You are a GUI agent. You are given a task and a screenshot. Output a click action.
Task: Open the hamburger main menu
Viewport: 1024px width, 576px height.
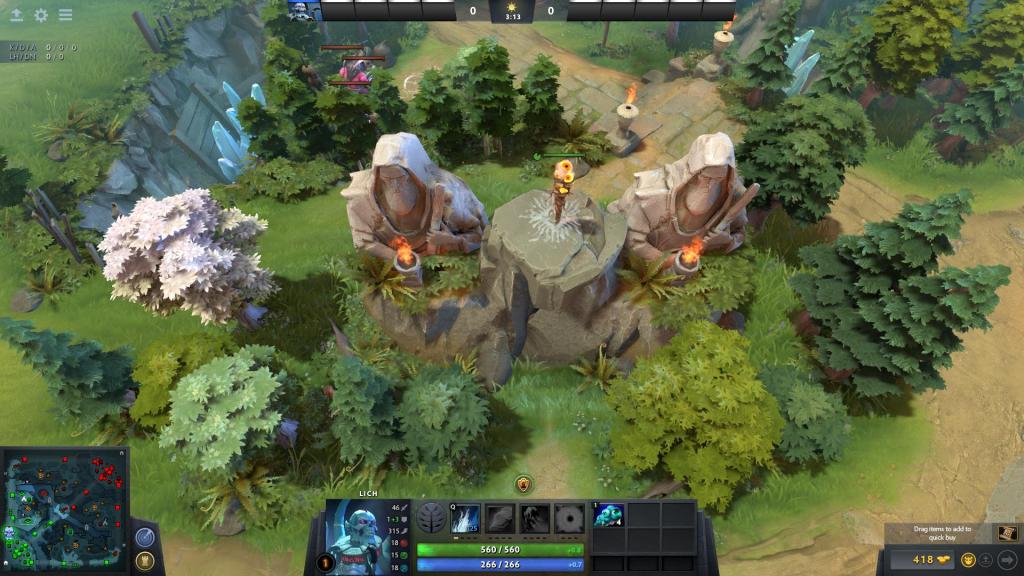(65, 15)
